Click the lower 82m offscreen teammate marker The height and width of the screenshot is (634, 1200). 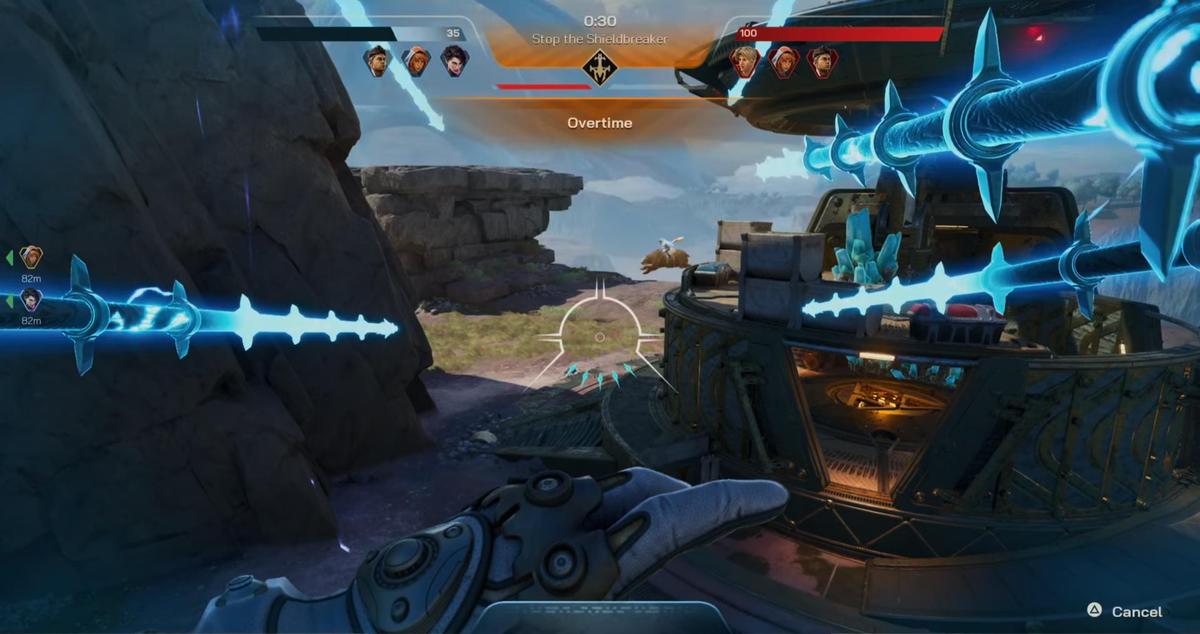[31, 299]
